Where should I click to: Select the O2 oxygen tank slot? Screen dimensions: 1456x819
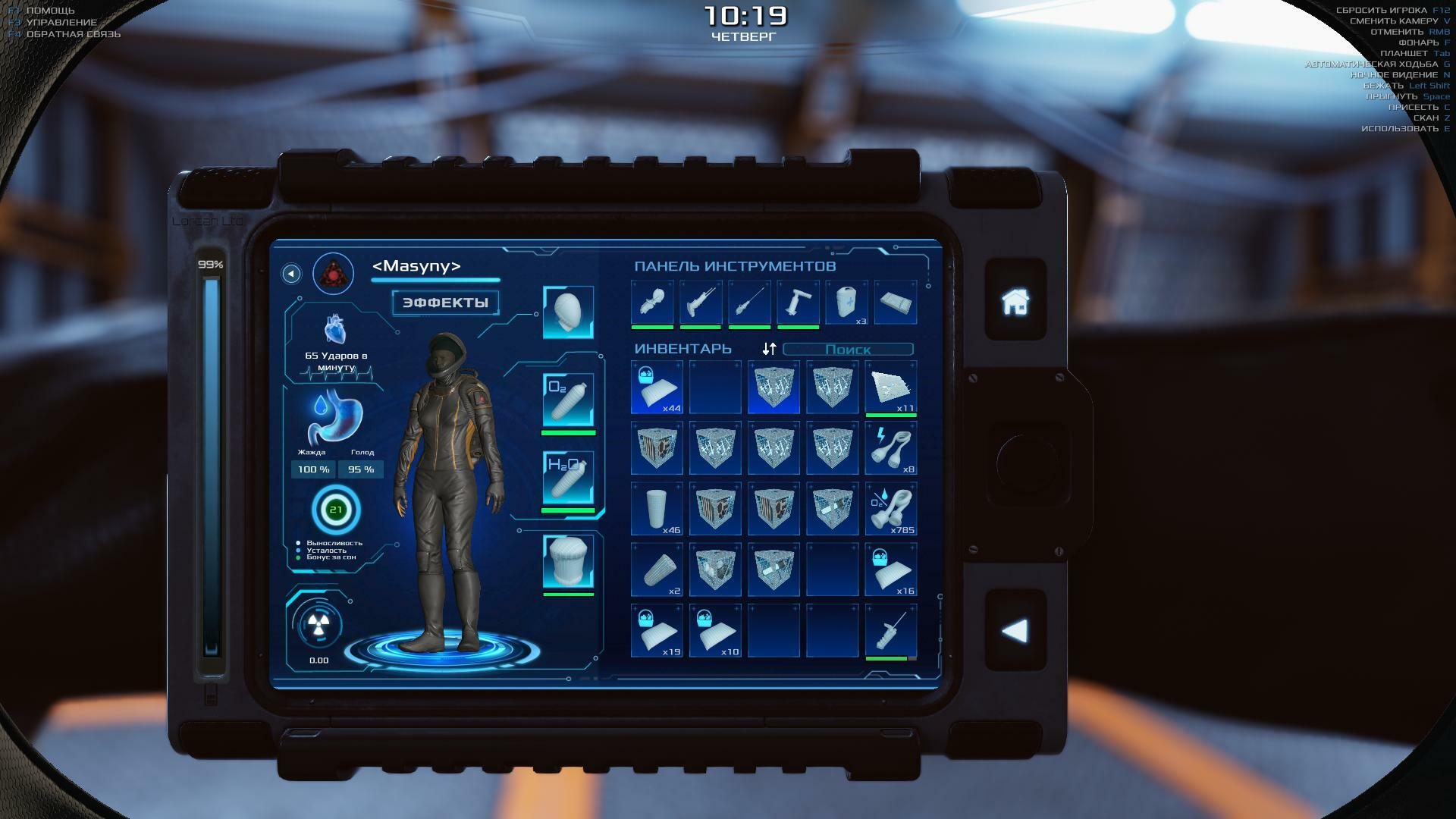tap(568, 400)
